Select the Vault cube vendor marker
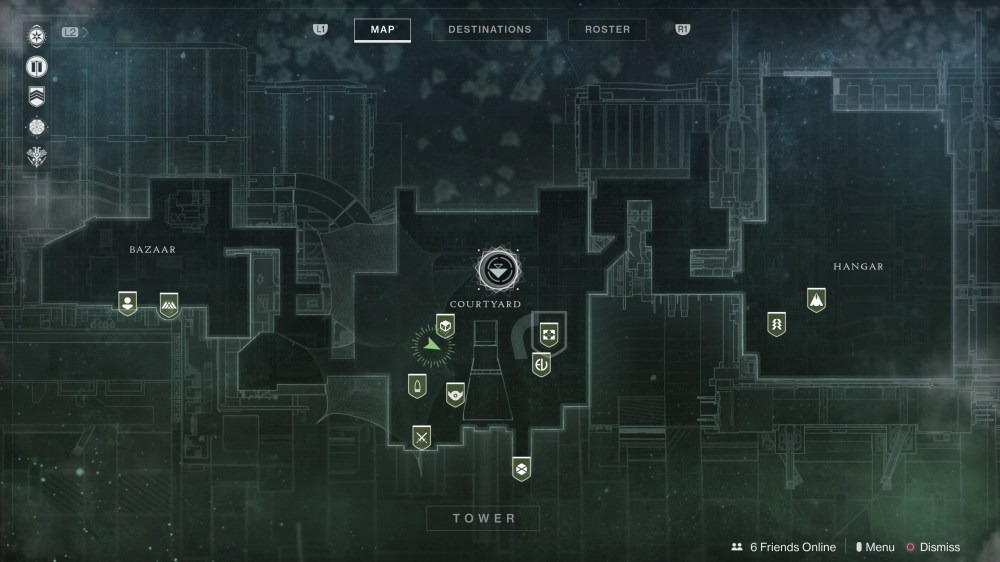The height and width of the screenshot is (562, 1000). click(445, 325)
